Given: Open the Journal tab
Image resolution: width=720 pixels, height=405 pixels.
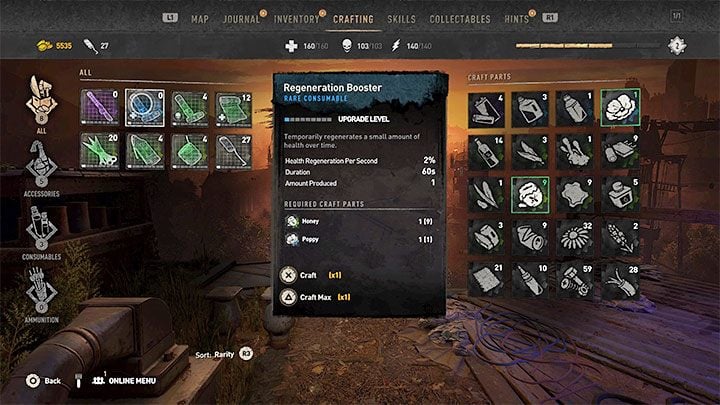Looking at the screenshot, I should 241,19.
